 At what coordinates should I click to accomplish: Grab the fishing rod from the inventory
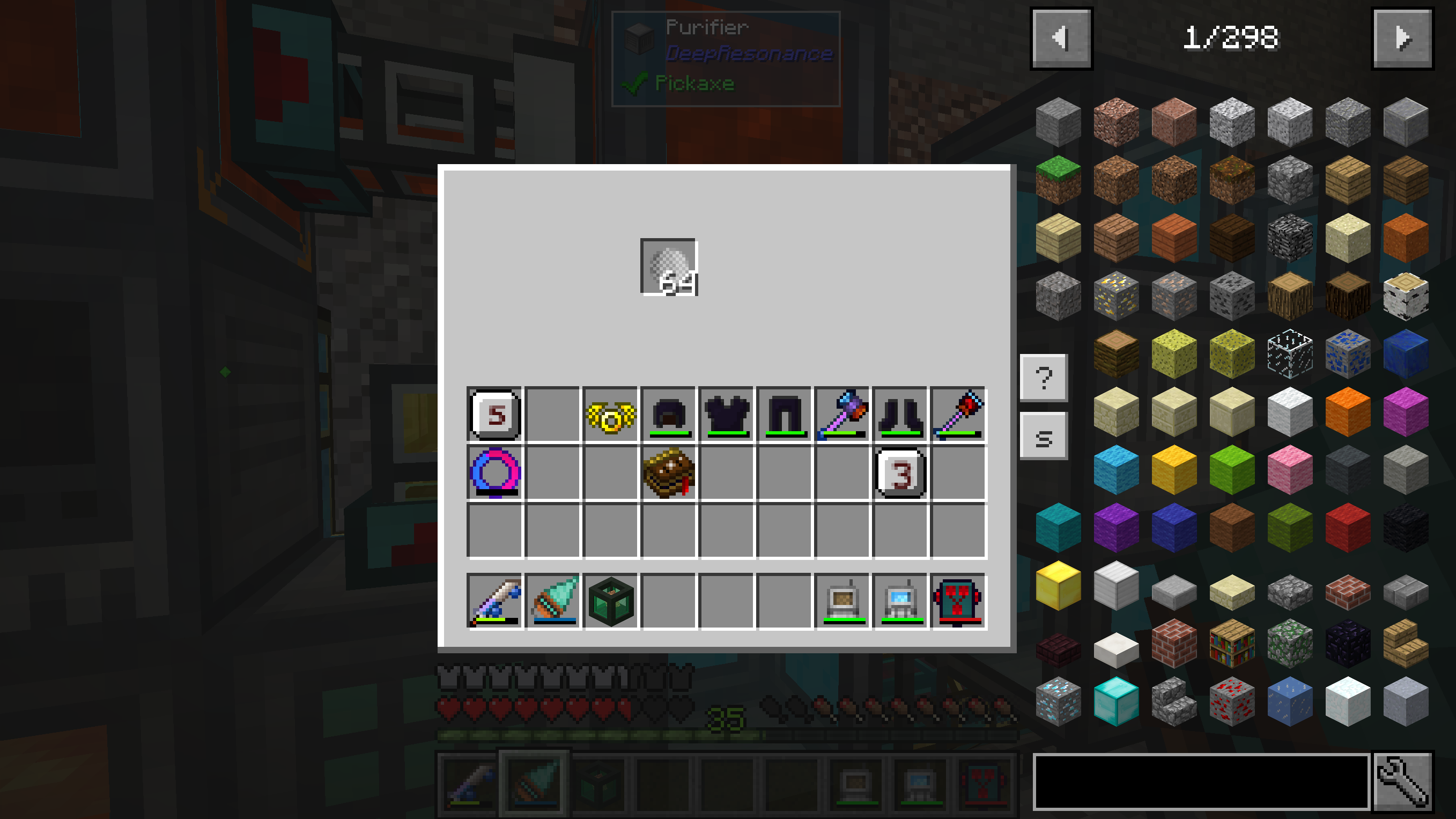[493, 601]
